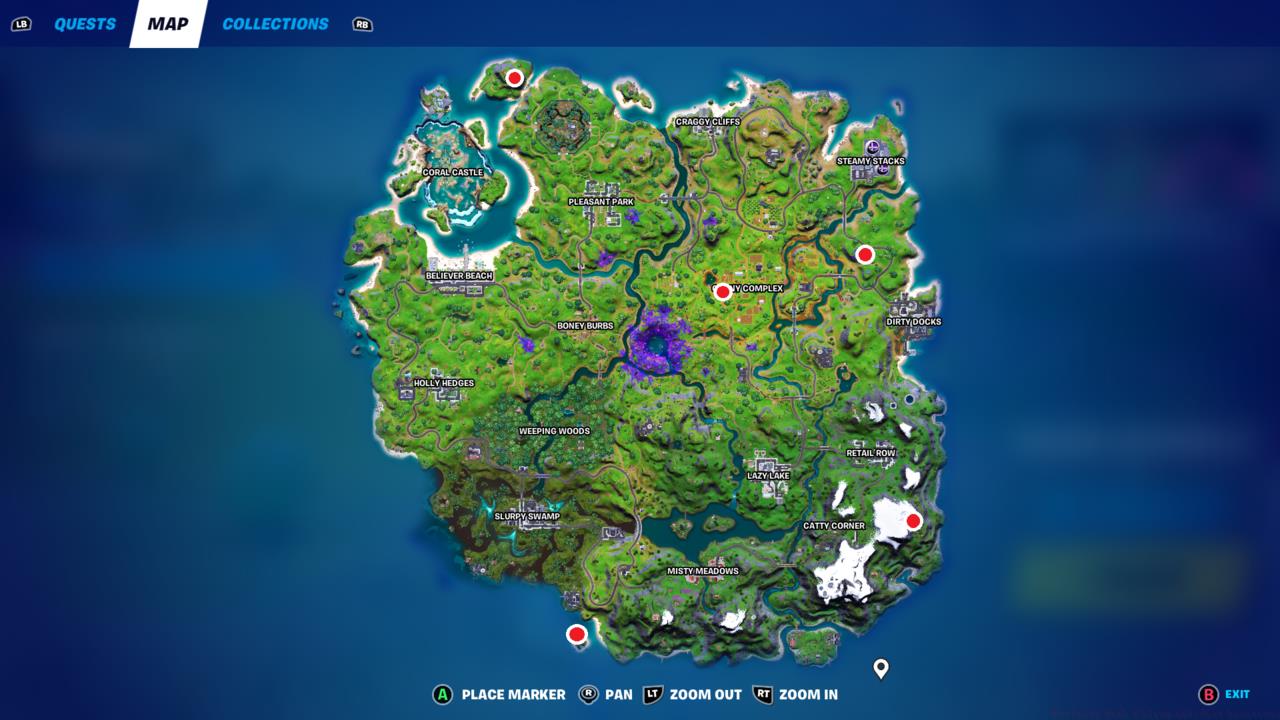Image resolution: width=1280 pixels, height=720 pixels.
Task: Select the Map tab
Action: [x=168, y=23]
